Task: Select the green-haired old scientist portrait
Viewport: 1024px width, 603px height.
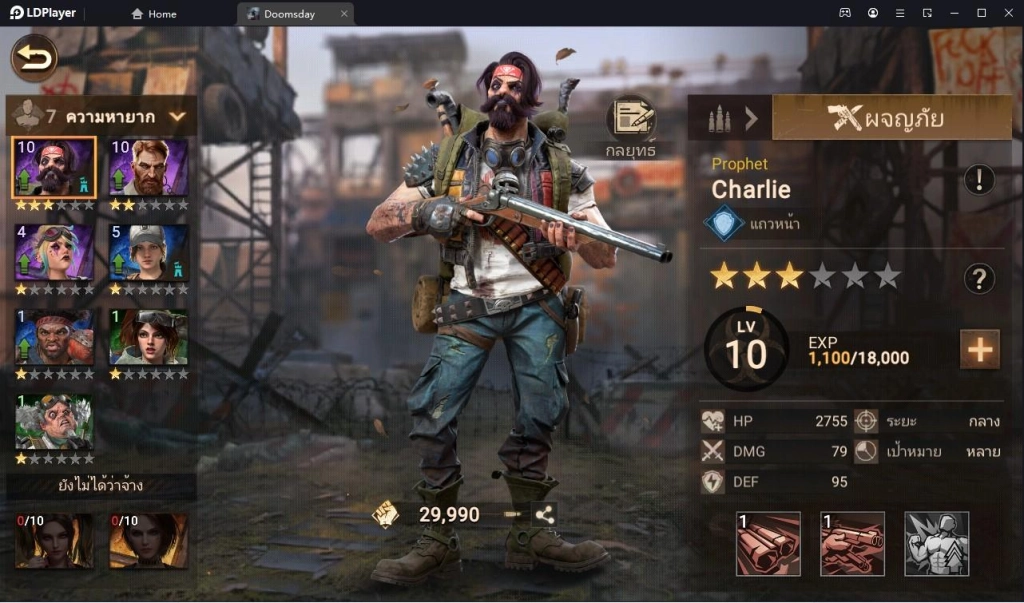Action: click(54, 422)
